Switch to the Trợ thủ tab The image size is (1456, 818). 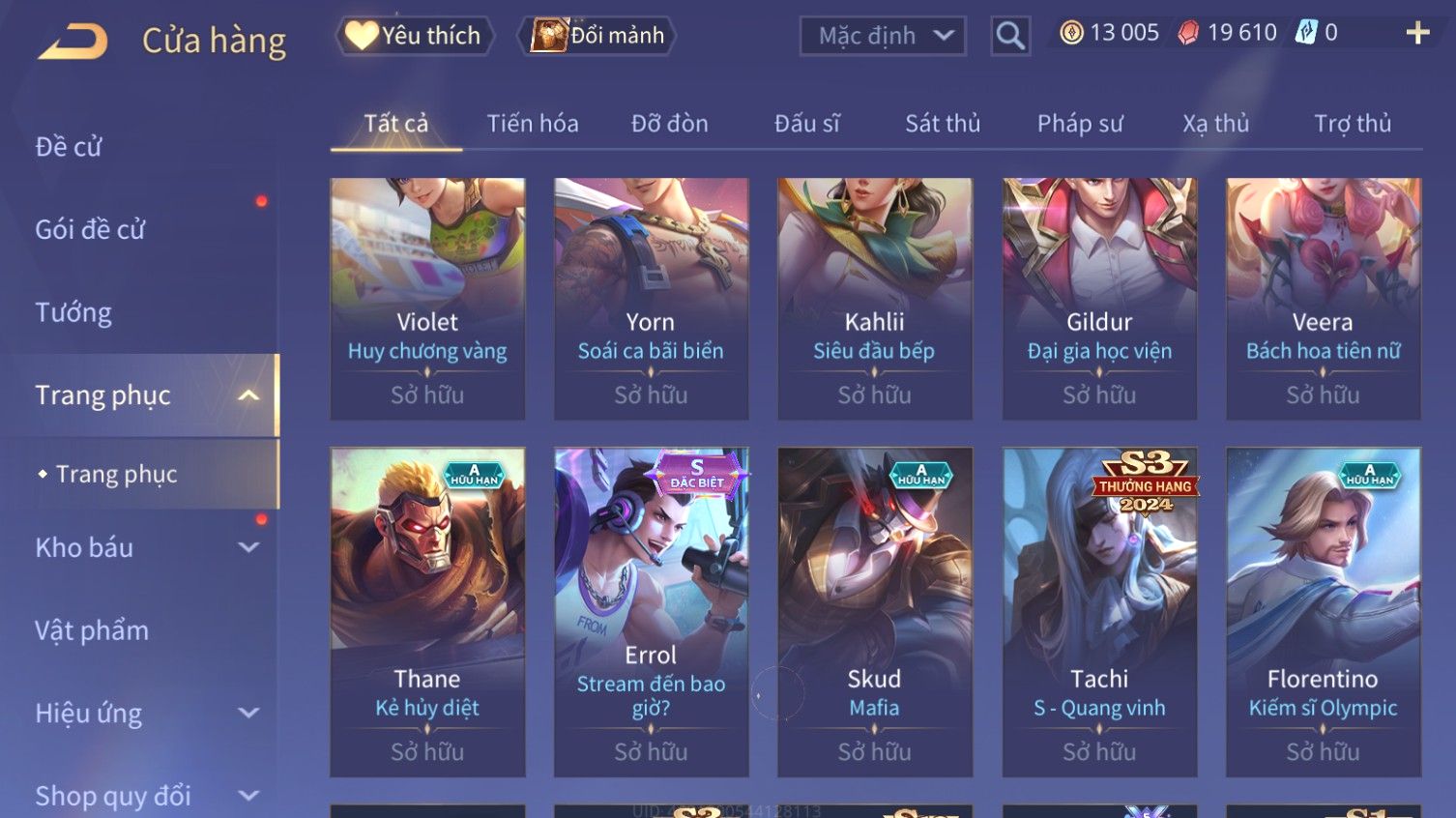coord(1353,124)
